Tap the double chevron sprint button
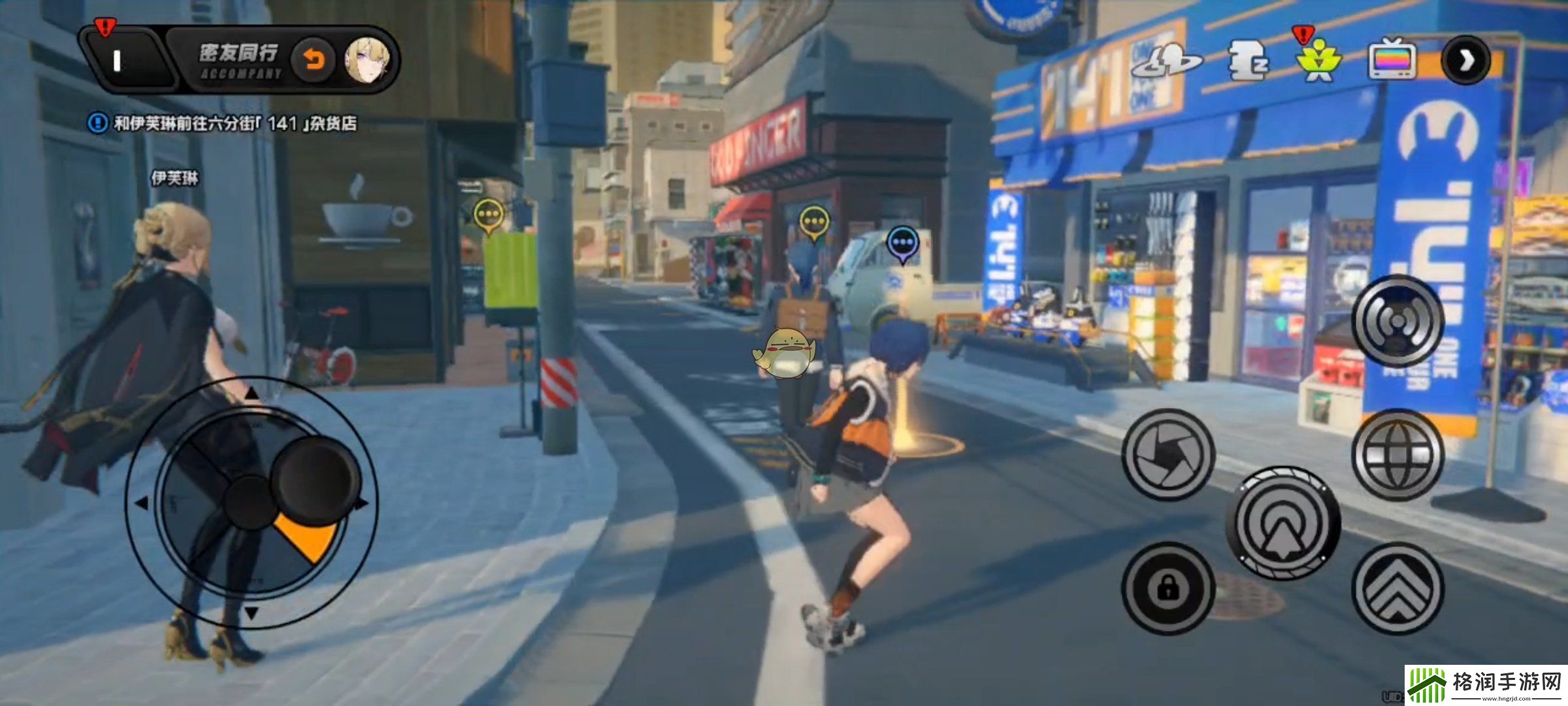The image size is (1568, 706). coord(1397,588)
